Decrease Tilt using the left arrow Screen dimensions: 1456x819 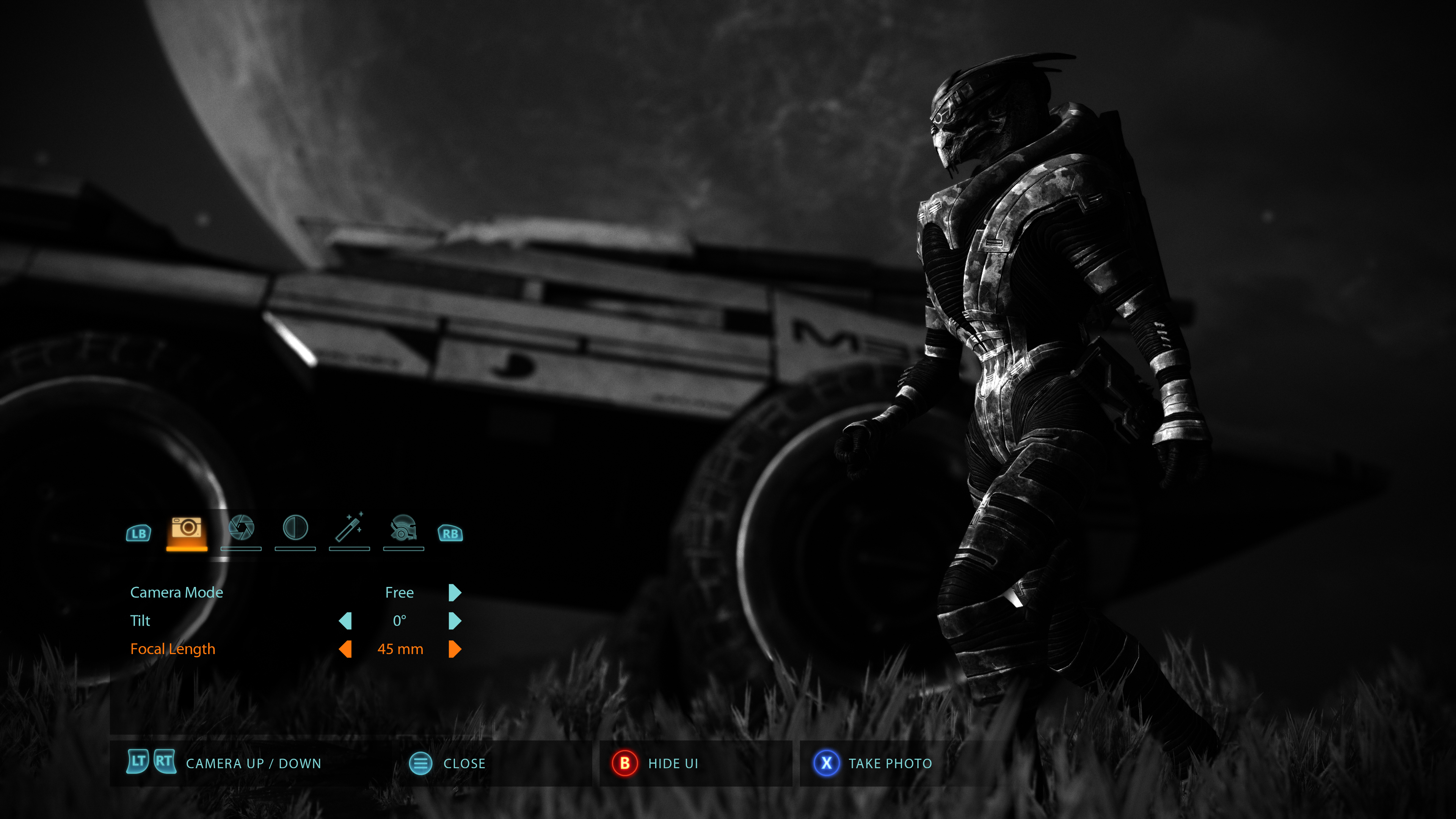point(346,621)
